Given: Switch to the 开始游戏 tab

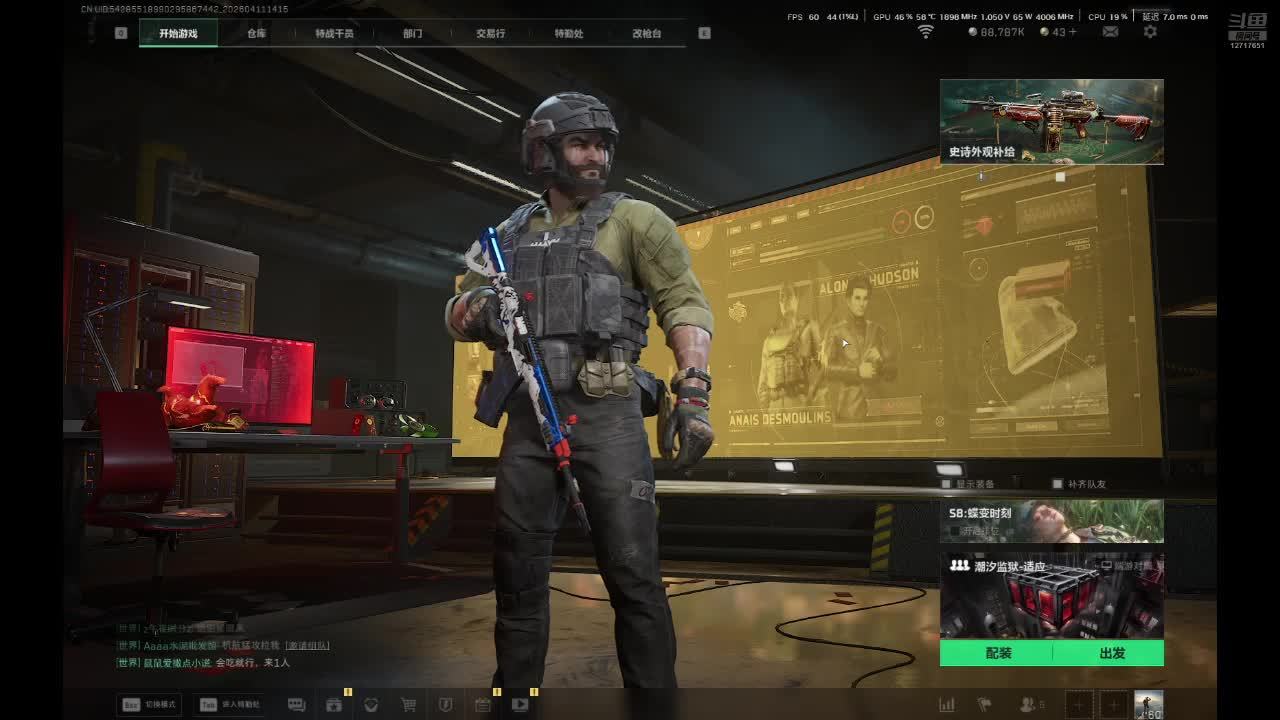Looking at the screenshot, I should (178, 33).
